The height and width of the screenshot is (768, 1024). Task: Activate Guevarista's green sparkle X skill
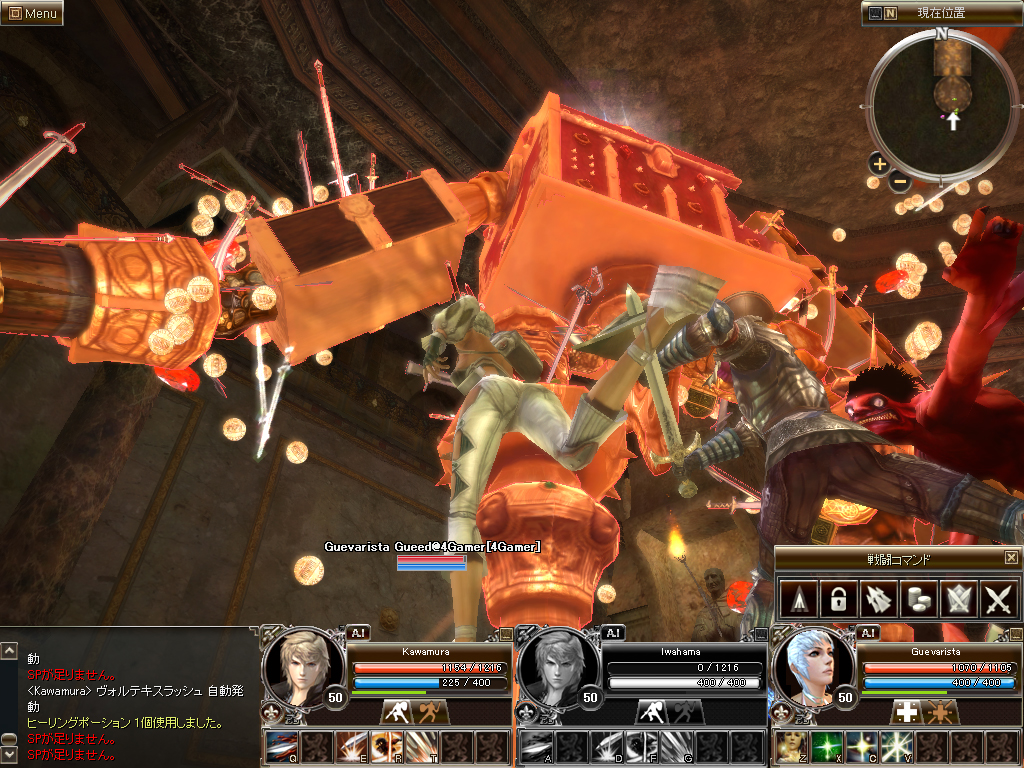[825, 746]
